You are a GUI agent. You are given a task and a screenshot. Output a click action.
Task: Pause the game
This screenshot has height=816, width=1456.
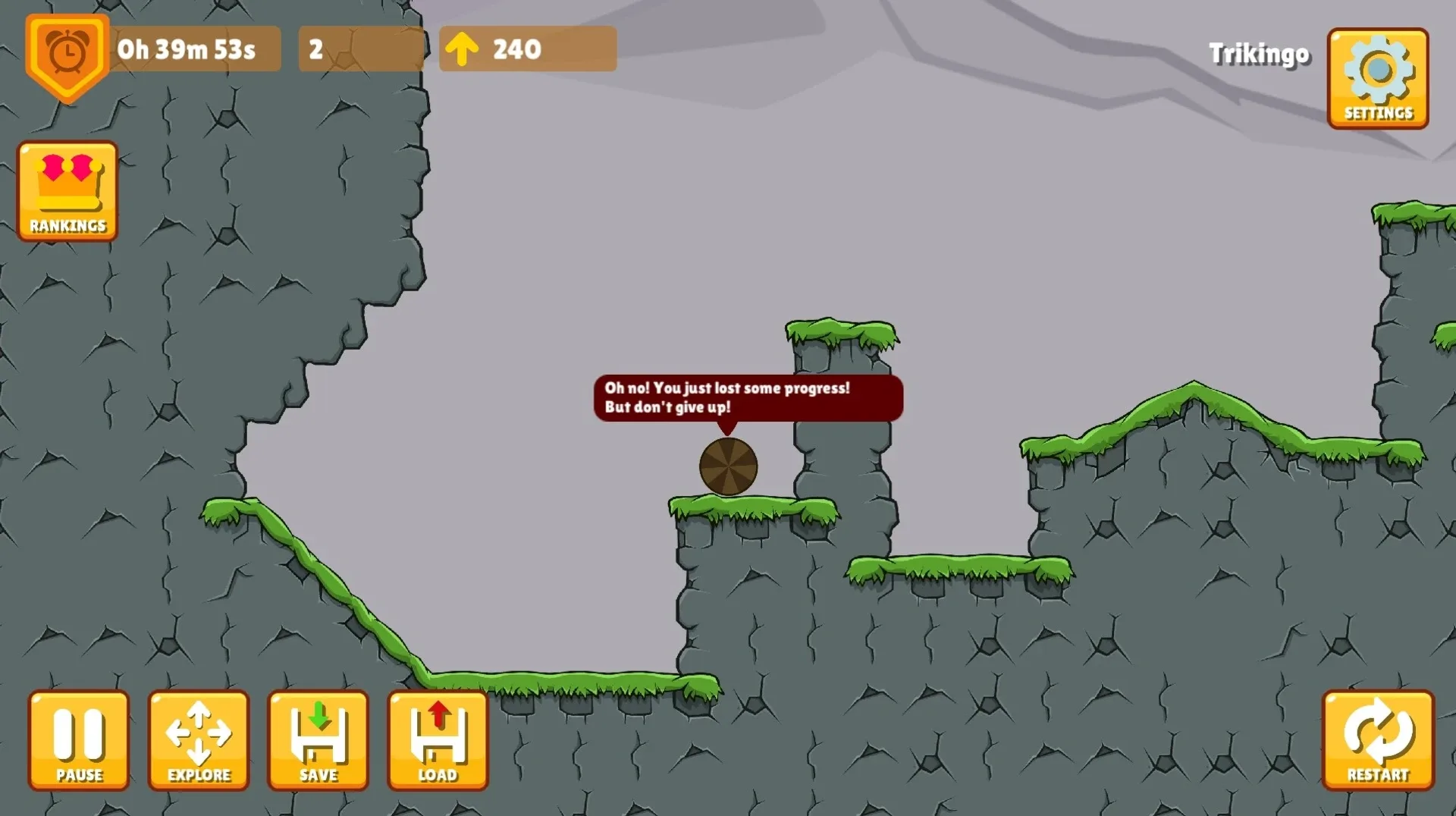[x=78, y=739]
